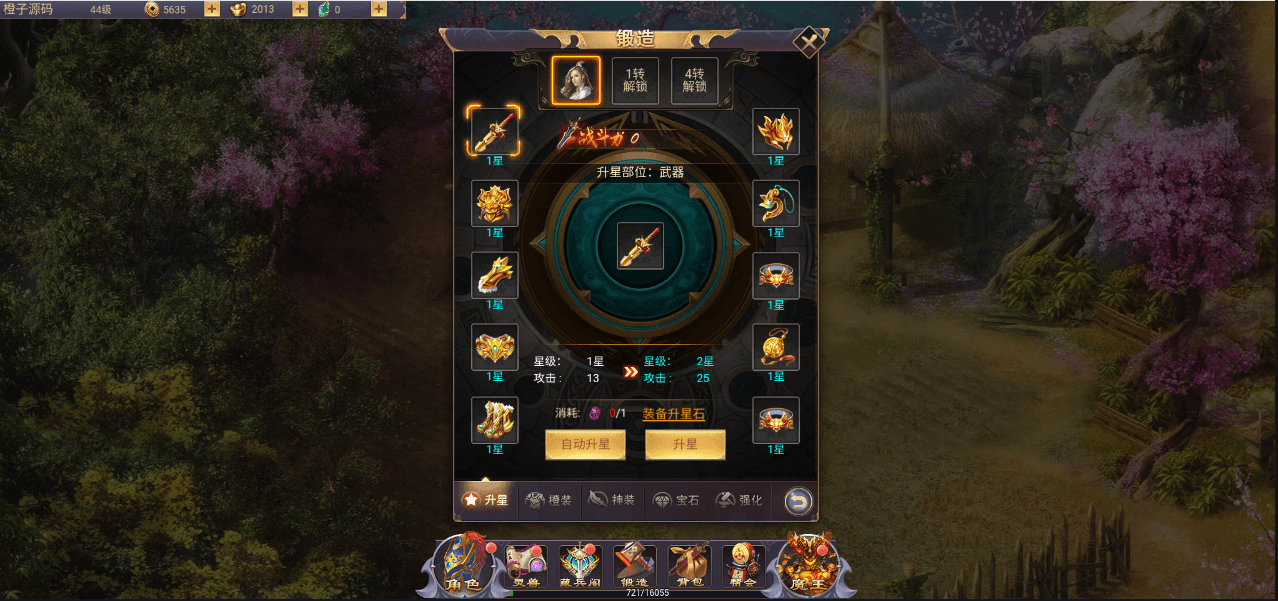Switch to the 神装 tab
The image size is (1278, 601).
click(612, 499)
